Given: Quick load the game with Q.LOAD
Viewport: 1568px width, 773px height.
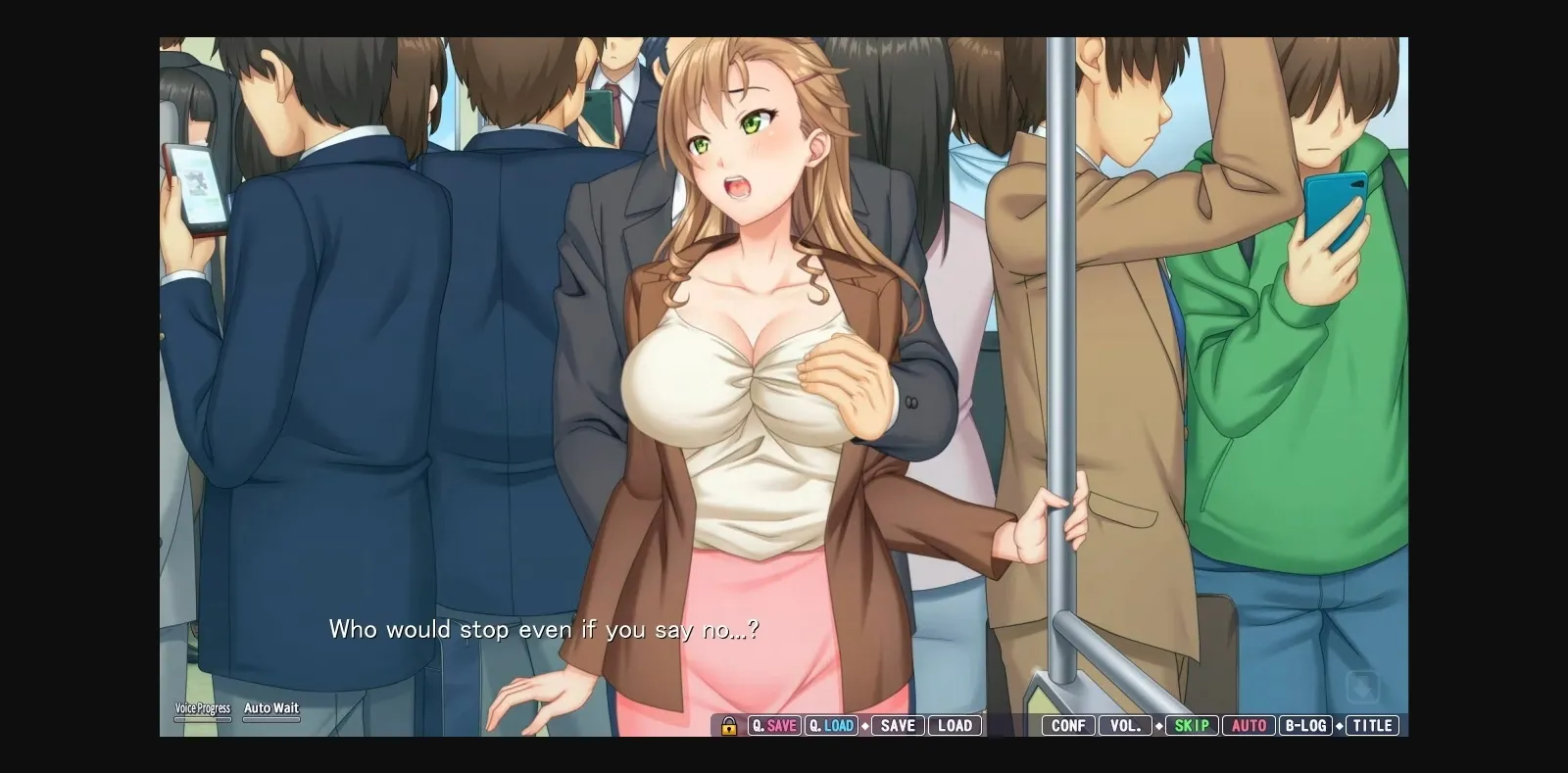Looking at the screenshot, I should tap(833, 726).
